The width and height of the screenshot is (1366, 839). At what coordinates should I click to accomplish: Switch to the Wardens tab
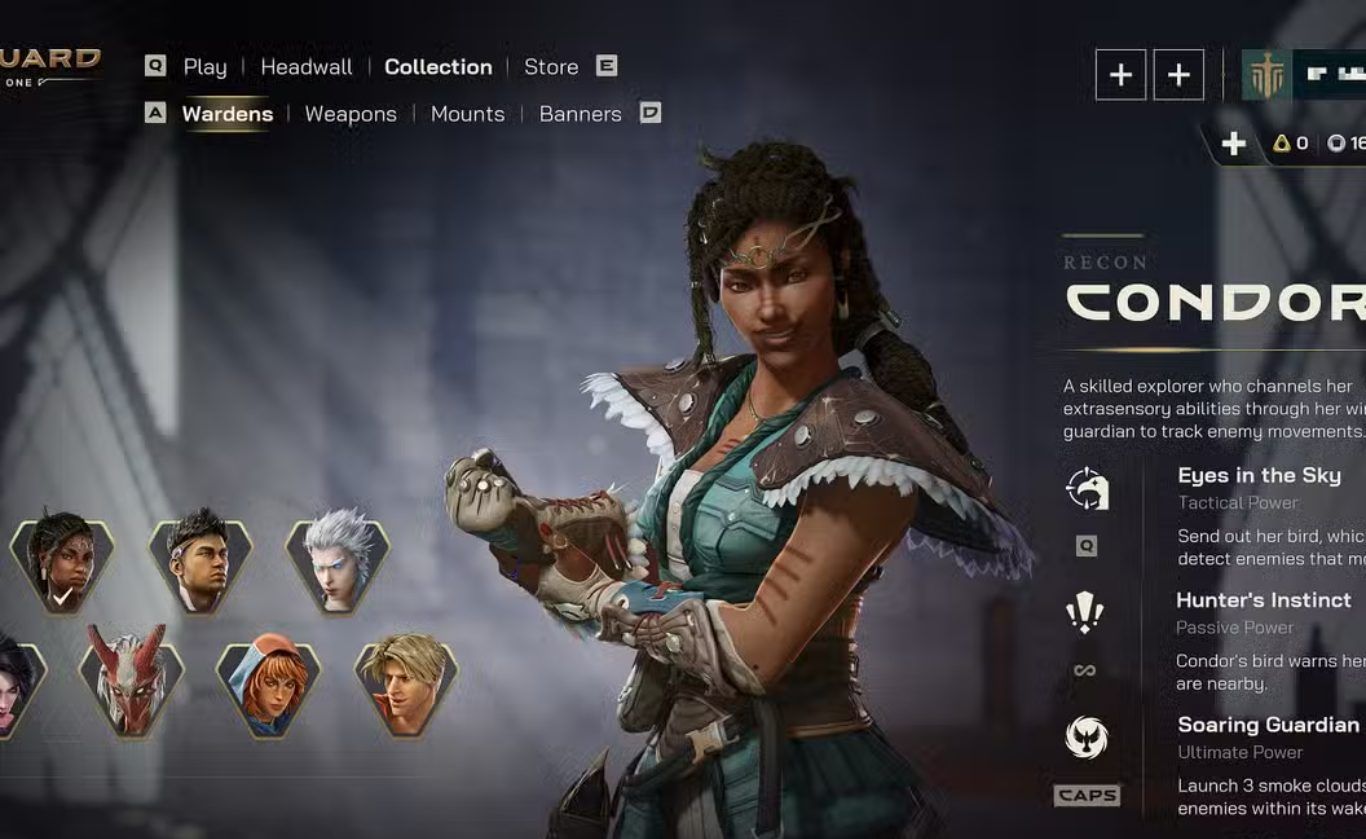pyautogui.click(x=227, y=114)
